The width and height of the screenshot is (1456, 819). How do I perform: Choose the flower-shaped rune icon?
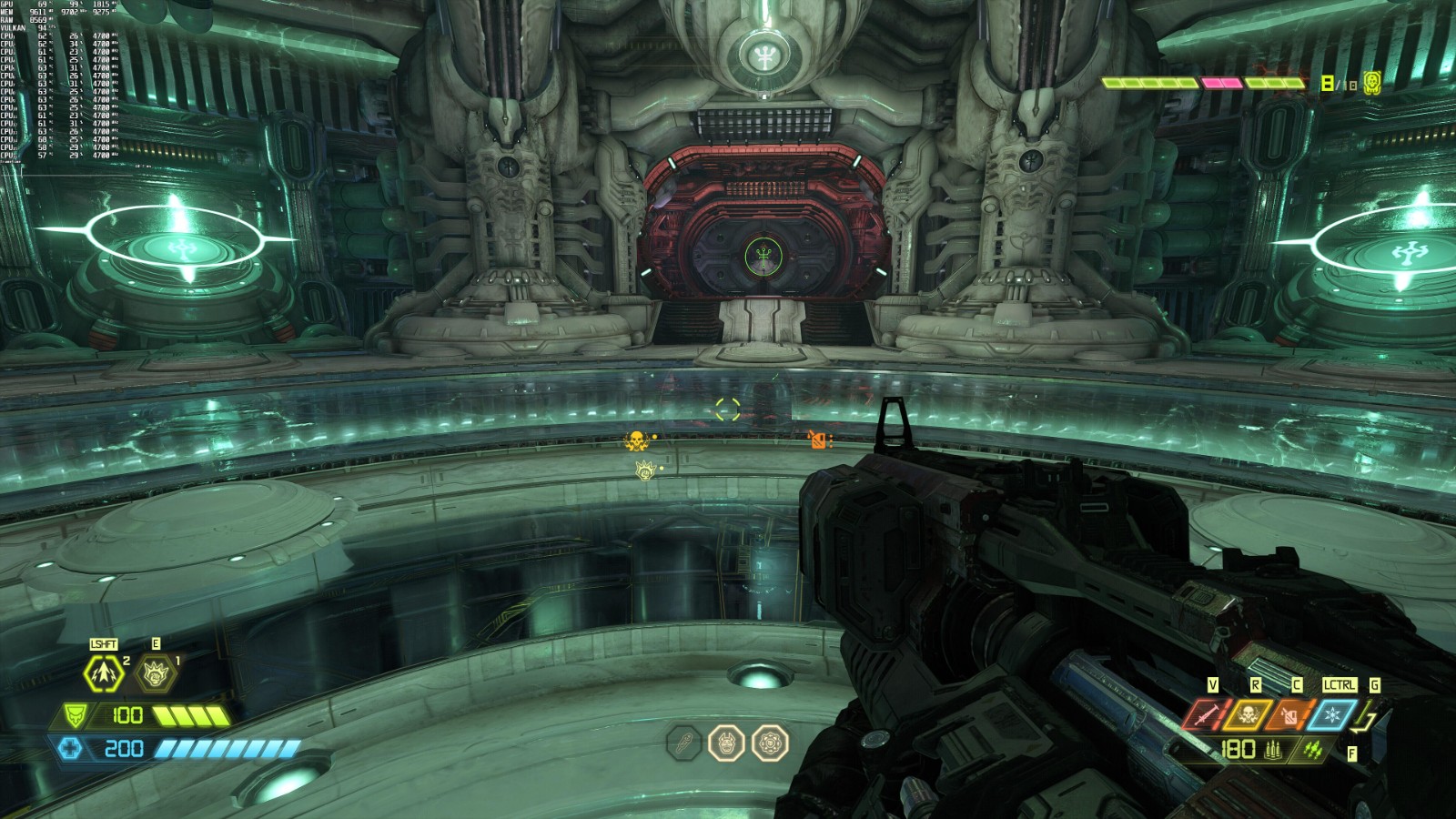770,743
